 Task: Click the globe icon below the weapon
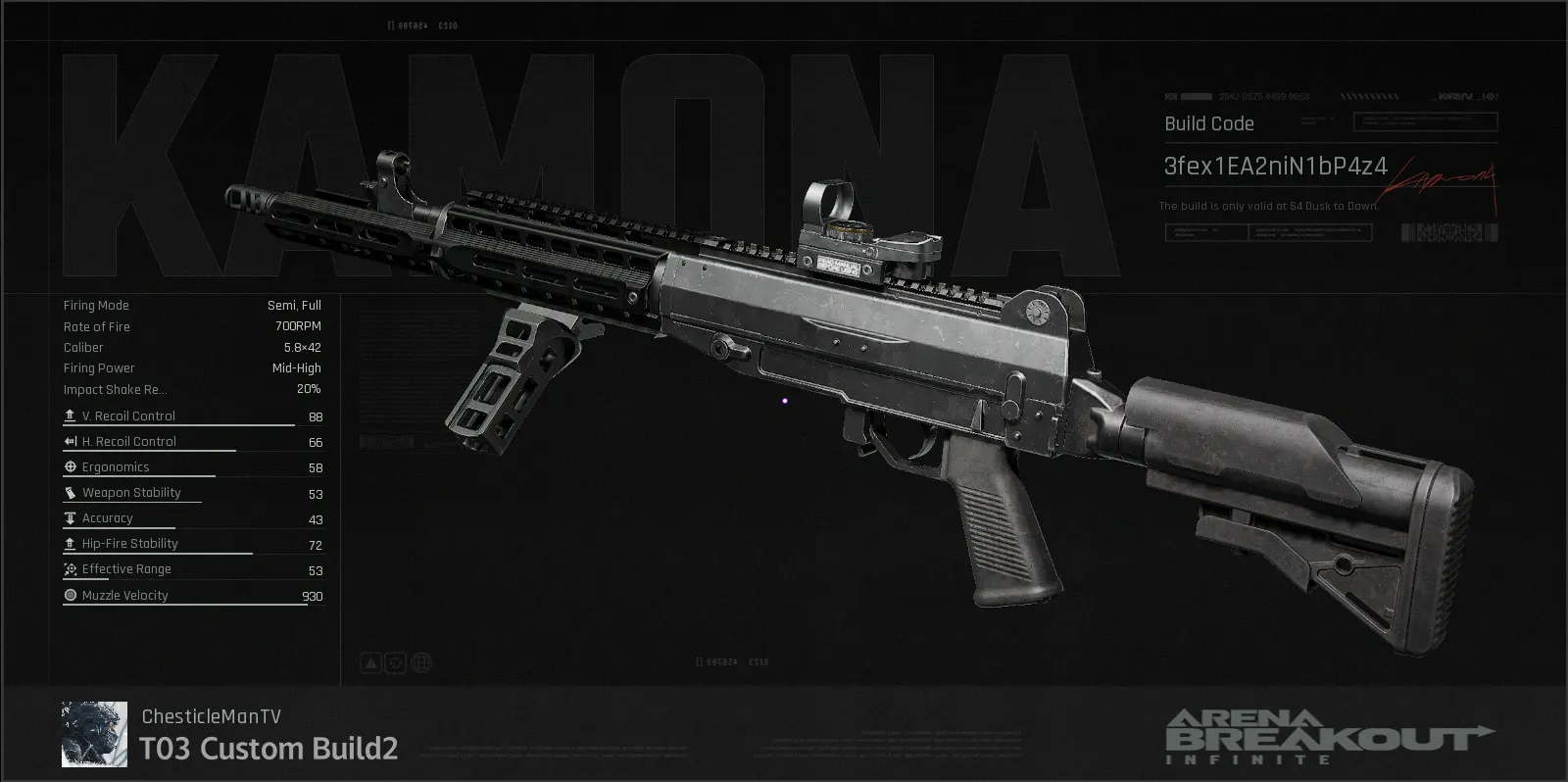421,663
